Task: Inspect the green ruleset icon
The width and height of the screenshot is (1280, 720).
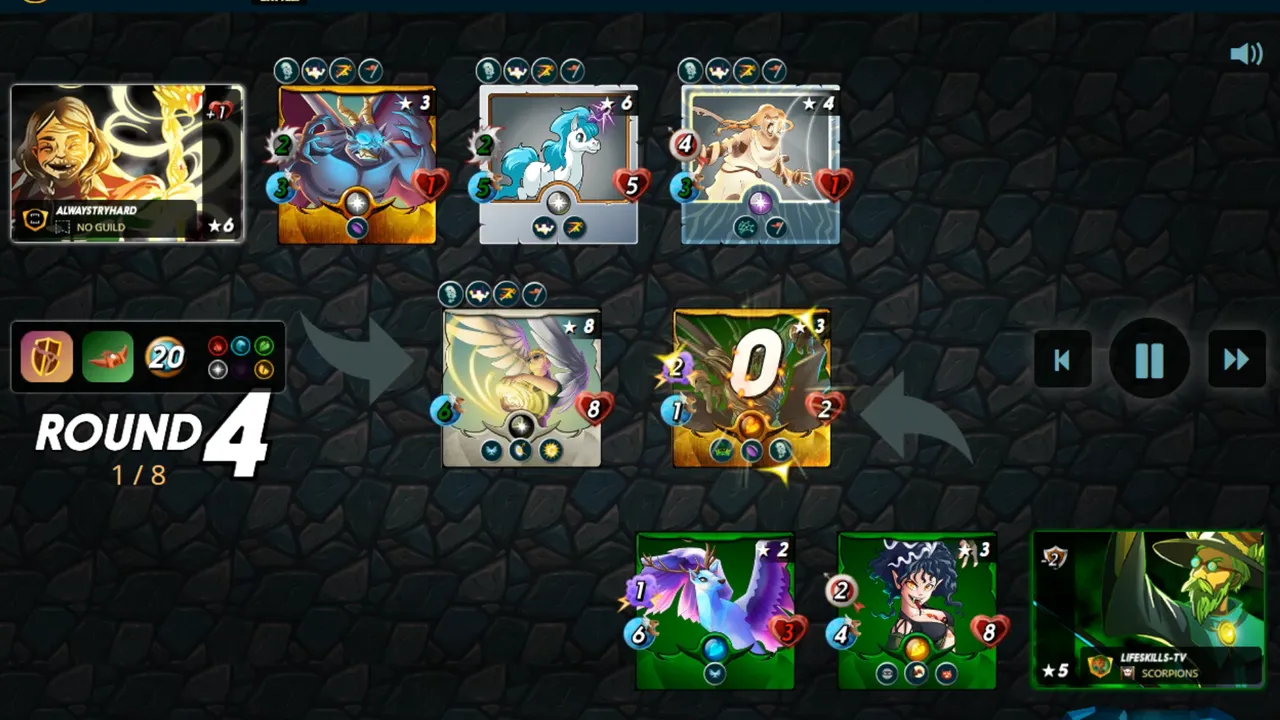Action: pos(107,357)
